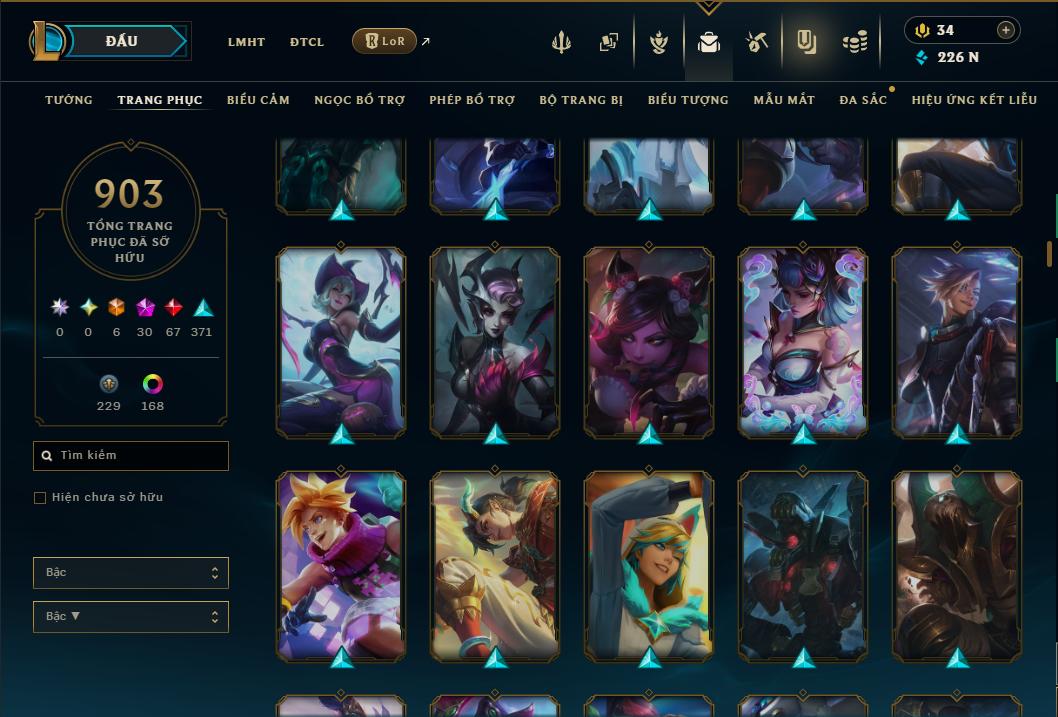Click the ĐẤU play button
Viewport: 1058px width, 717px height.
(x=122, y=41)
